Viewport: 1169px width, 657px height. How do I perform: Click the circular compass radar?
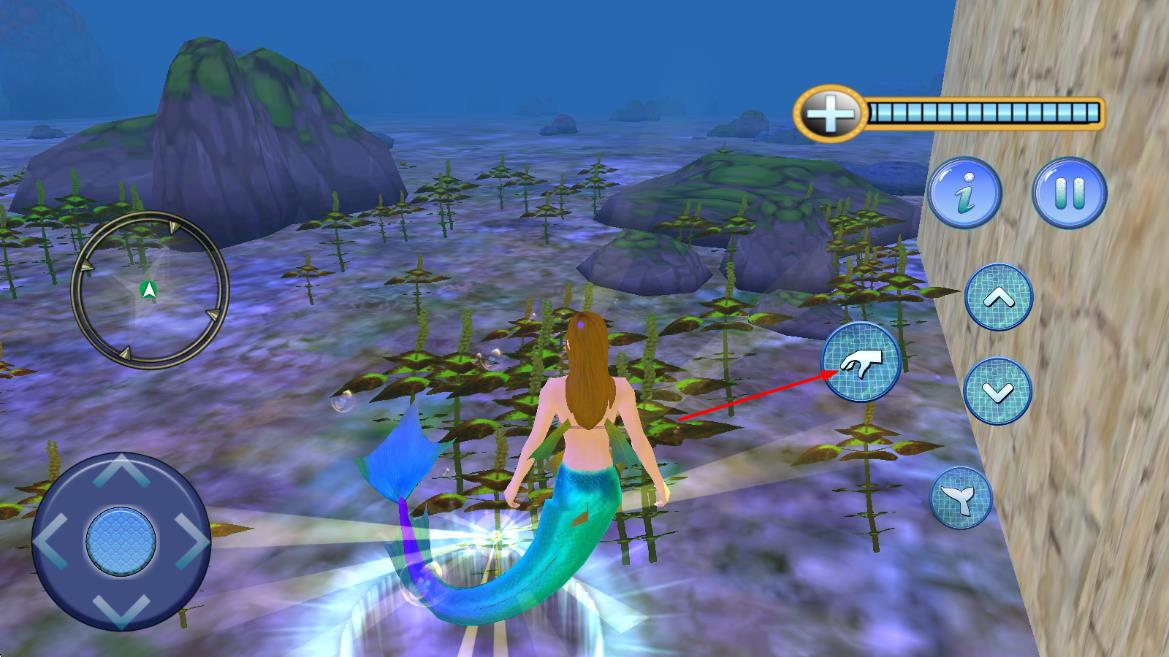coord(150,290)
